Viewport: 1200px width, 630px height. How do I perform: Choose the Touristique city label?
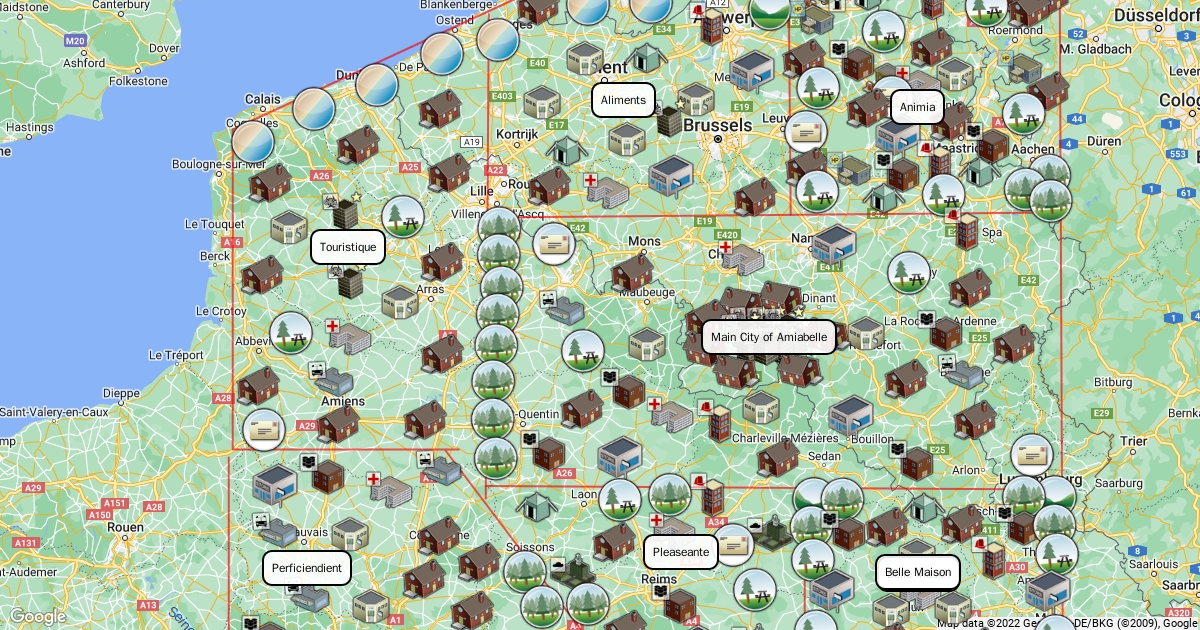348,247
